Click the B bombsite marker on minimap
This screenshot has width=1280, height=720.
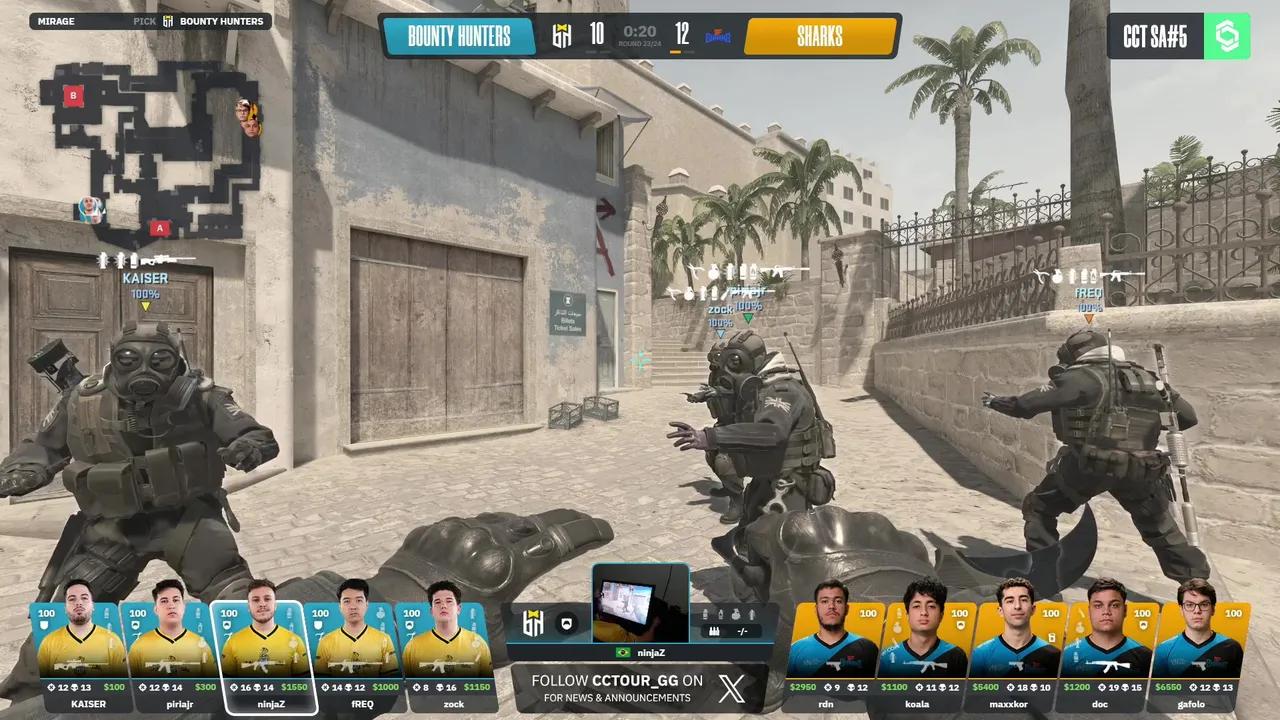coord(72,95)
